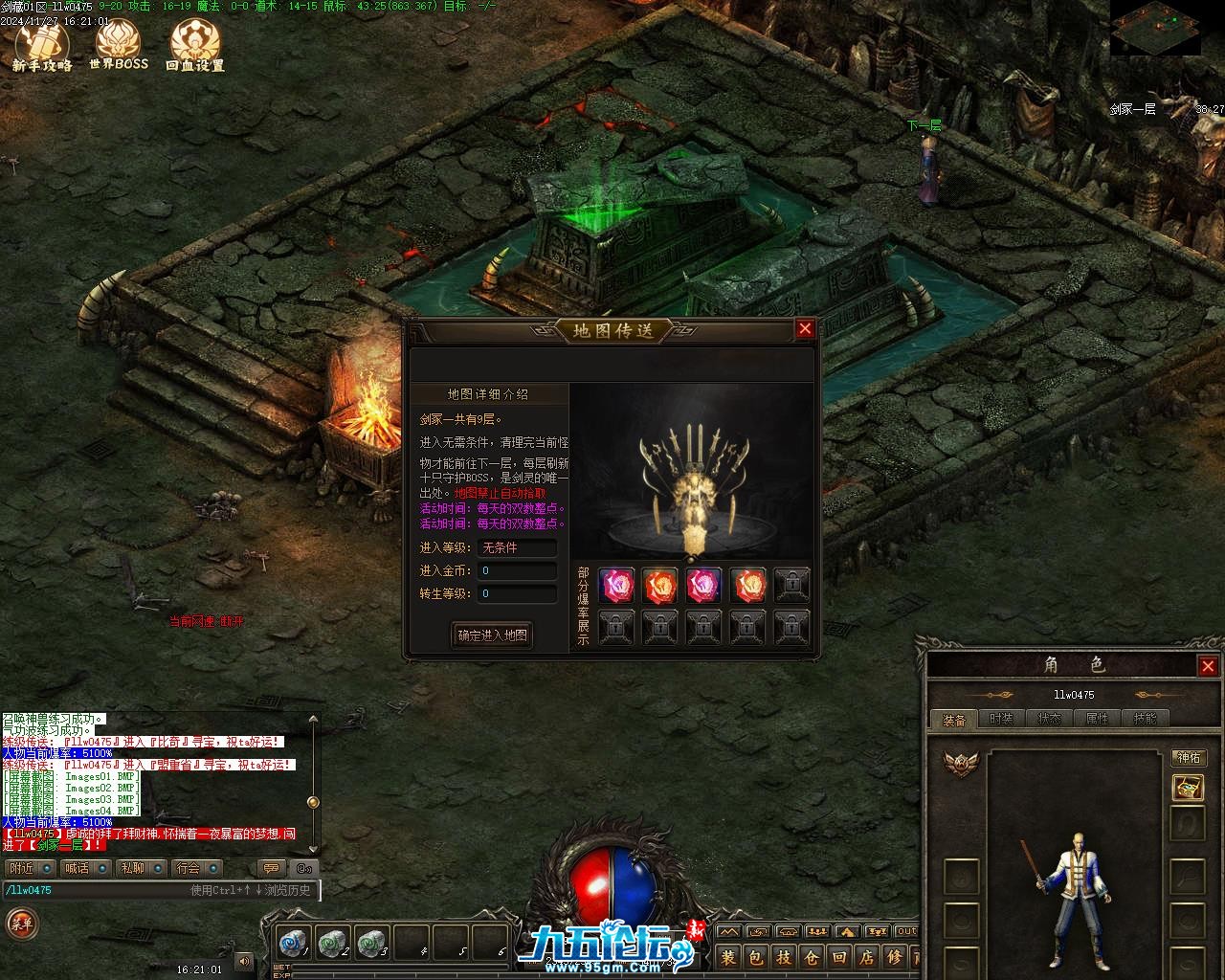Close the 地图传送 map teleport dialog
The width and height of the screenshot is (1225, 980).
(805, 329)
